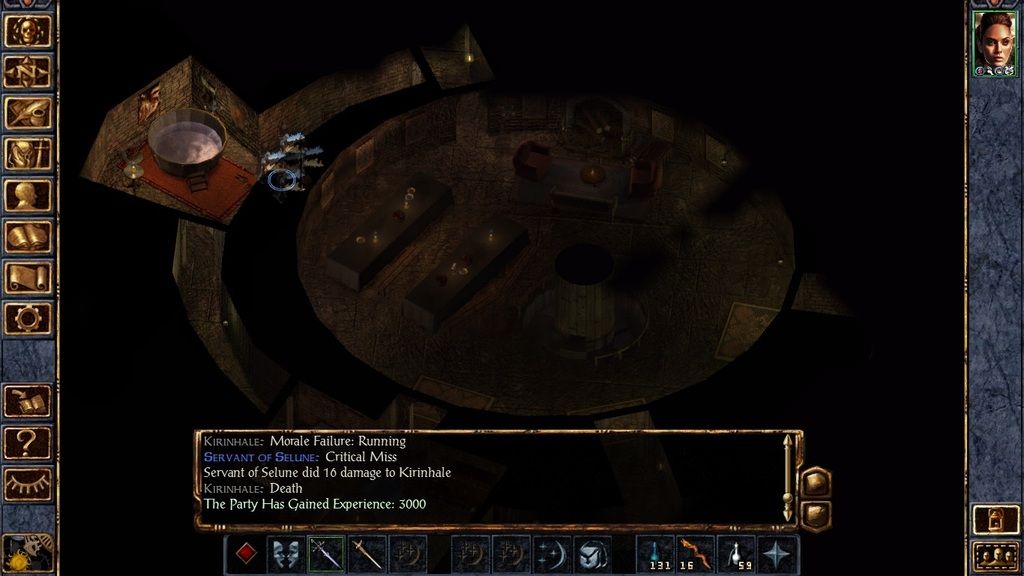Viewport: 1024px width, 576px height.
Task: Open options with the gear button
Action: coord(28,318)
